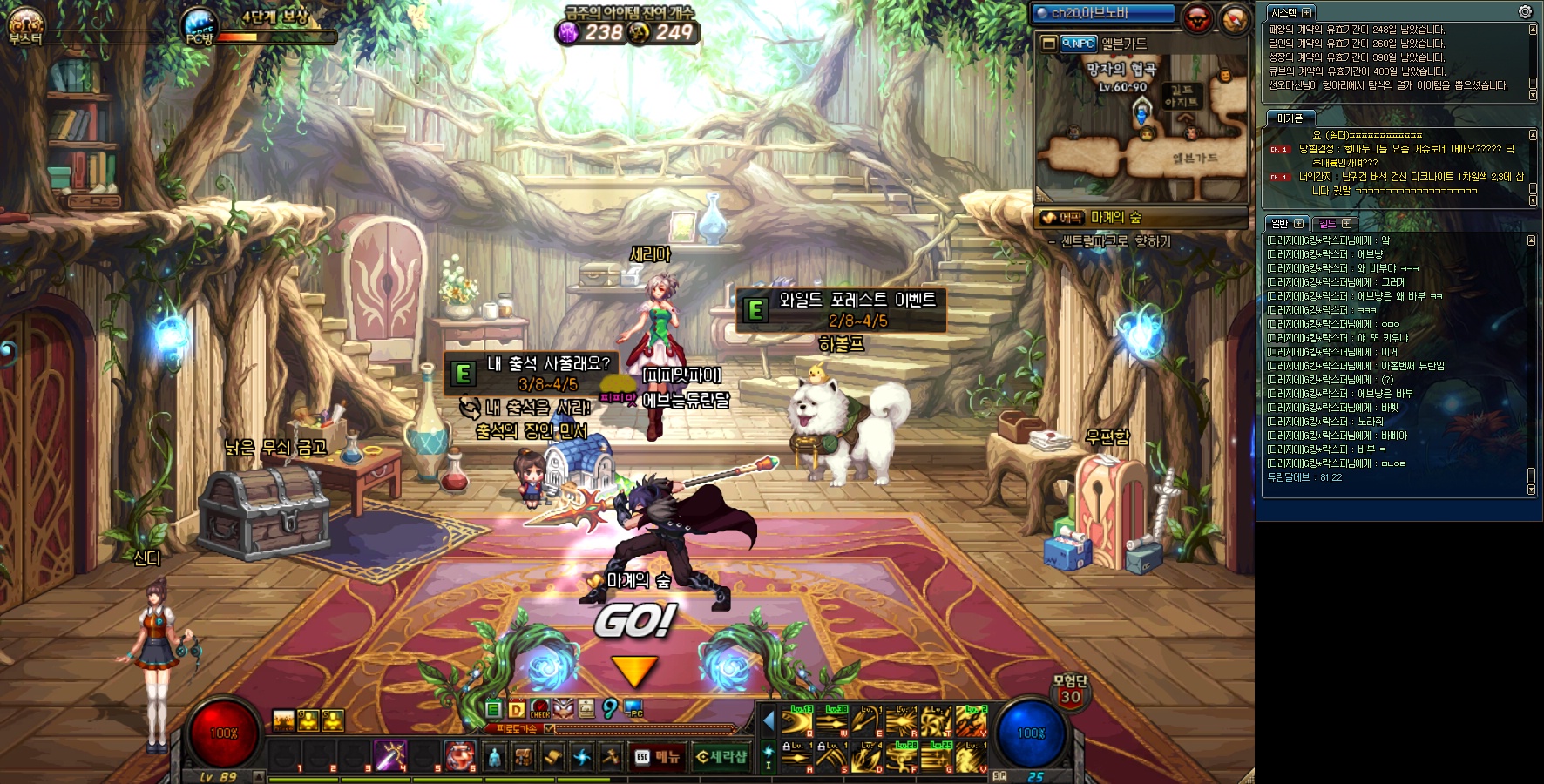This screenshot has height=784, width=1544.
Task: Click the PC방 reward icon
Action: pos(200,28)
